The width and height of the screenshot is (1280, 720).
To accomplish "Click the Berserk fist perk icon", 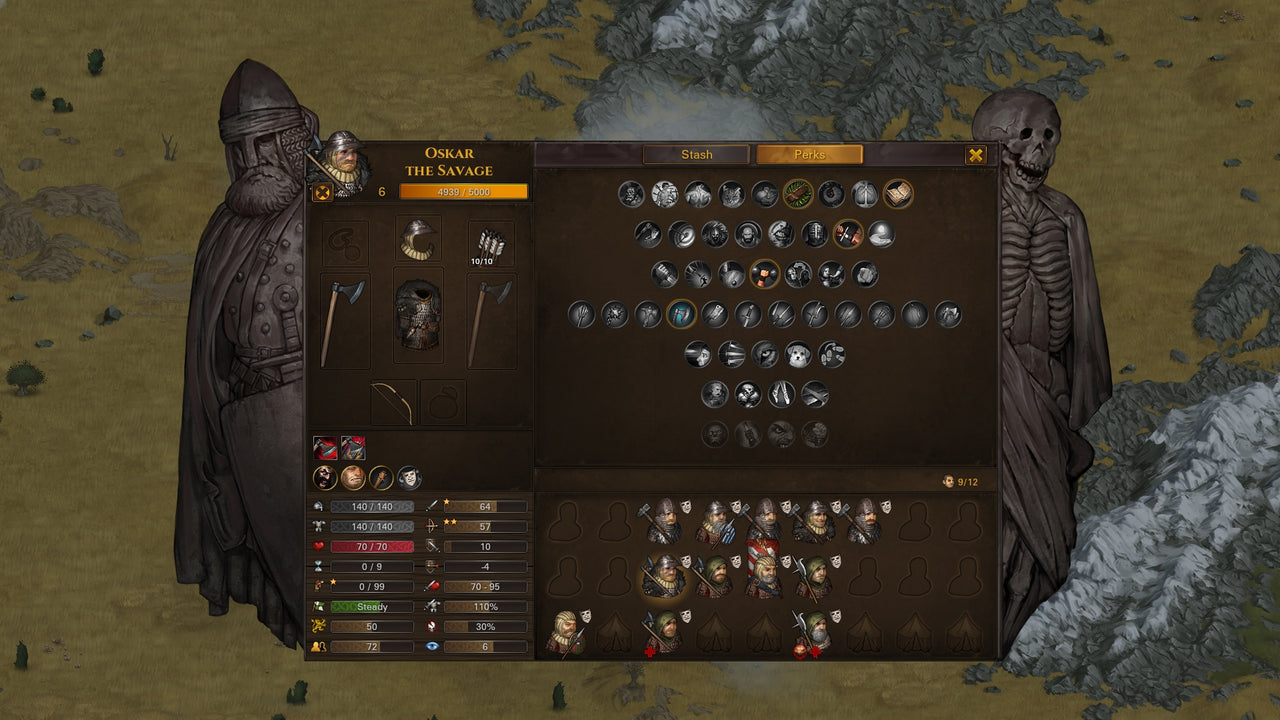I will (764, 276).
